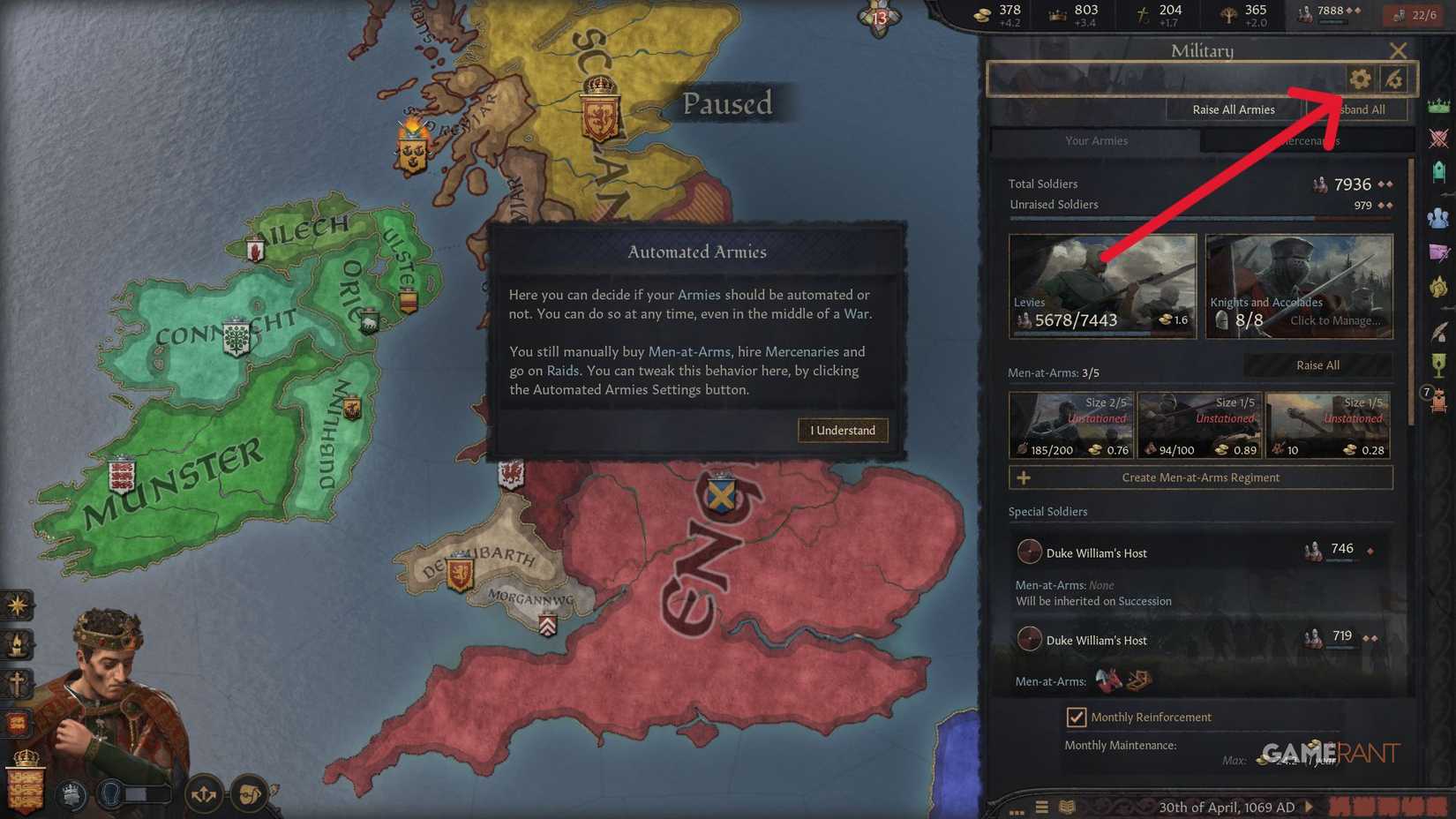Enable Monthly Reinforcement checkbox
This screenshot has width=1456, height=819.
tap(1077, 717)
